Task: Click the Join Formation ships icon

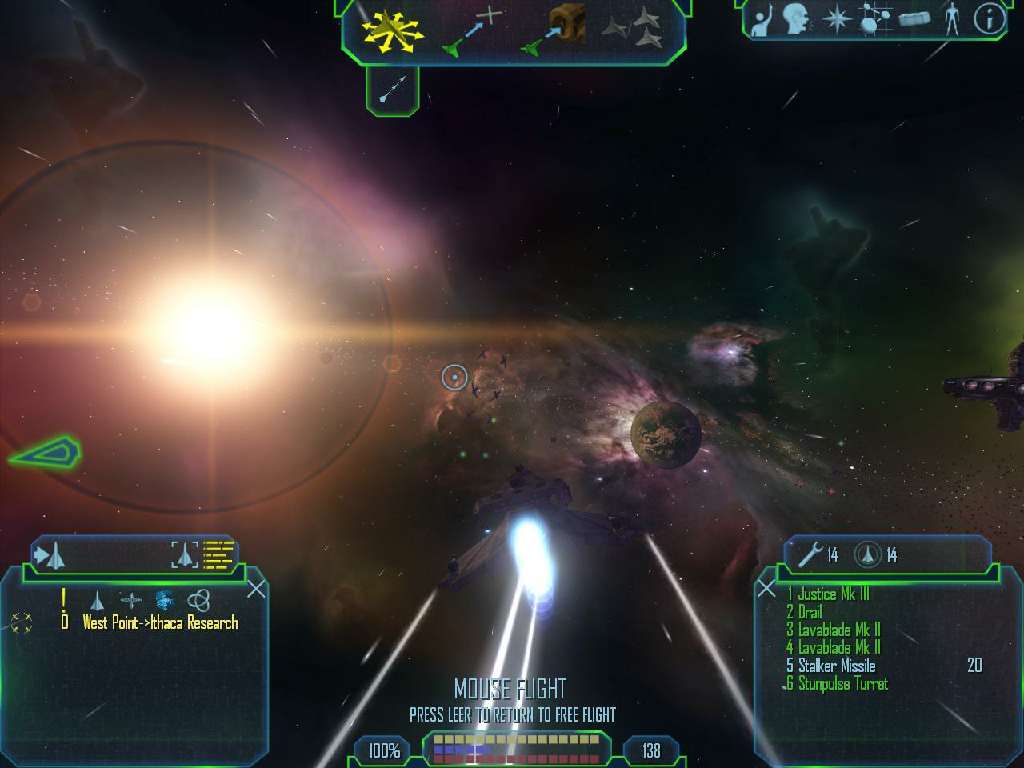Action: pyautogui.click(x=634, y=29)
